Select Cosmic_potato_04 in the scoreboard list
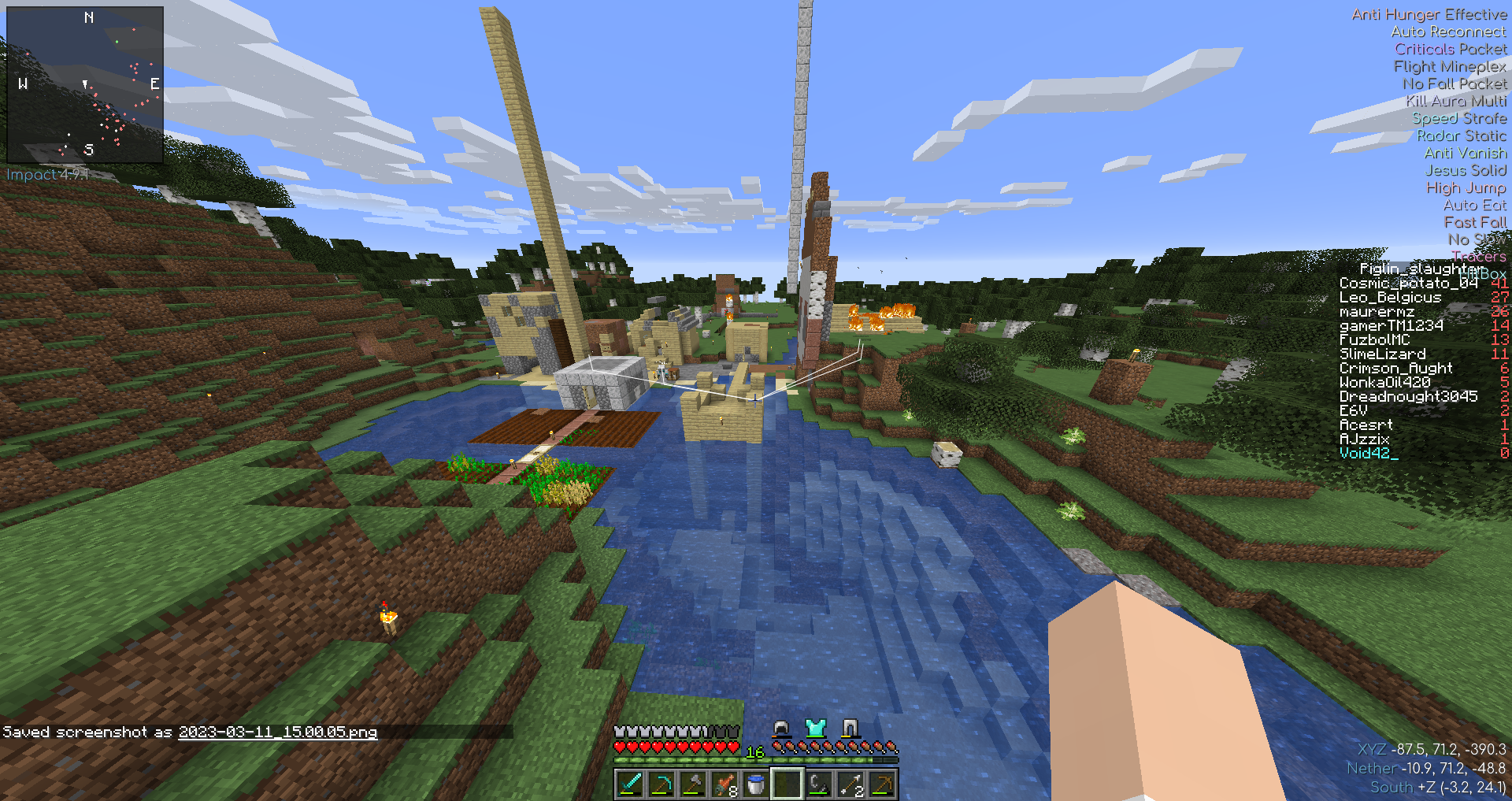The height and width of the screenshot is (801, 1512). (x=1408, y=284)
